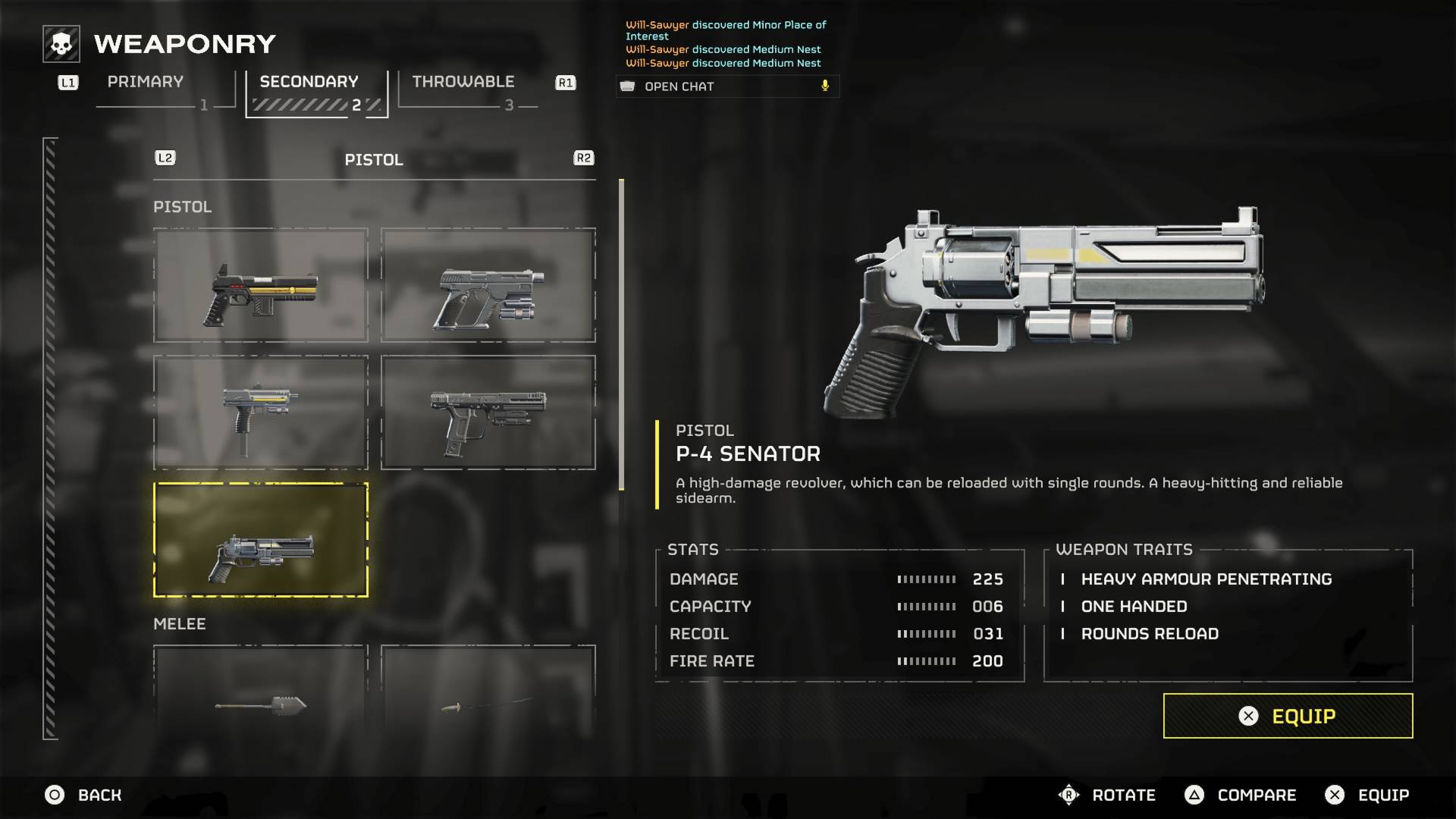Select the pistol with attached flashlight
Viewport: 1456px width, 819px height.
488,286
